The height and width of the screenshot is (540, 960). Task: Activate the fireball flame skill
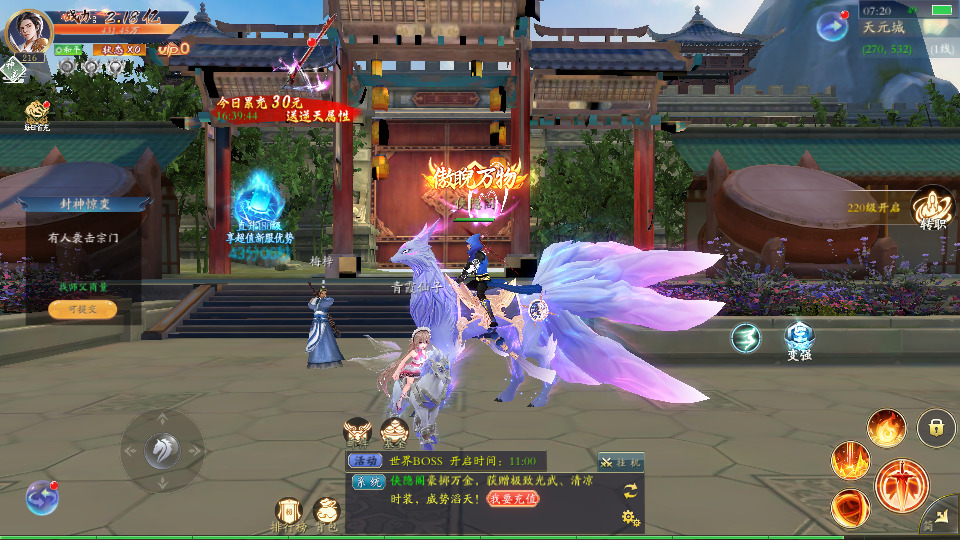point(886,428)
